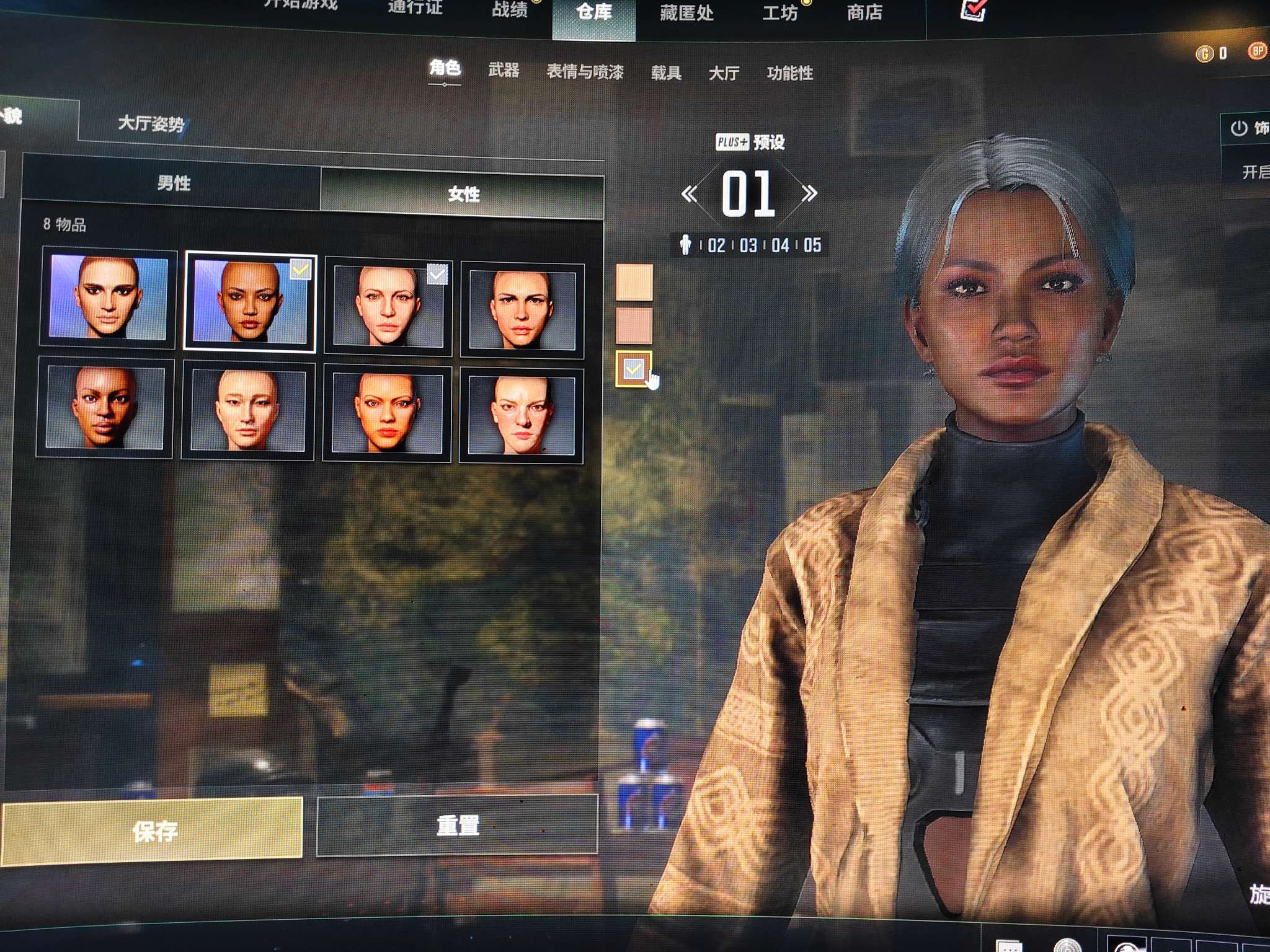Open the 工坊 workshop menu

pos(779,13)
